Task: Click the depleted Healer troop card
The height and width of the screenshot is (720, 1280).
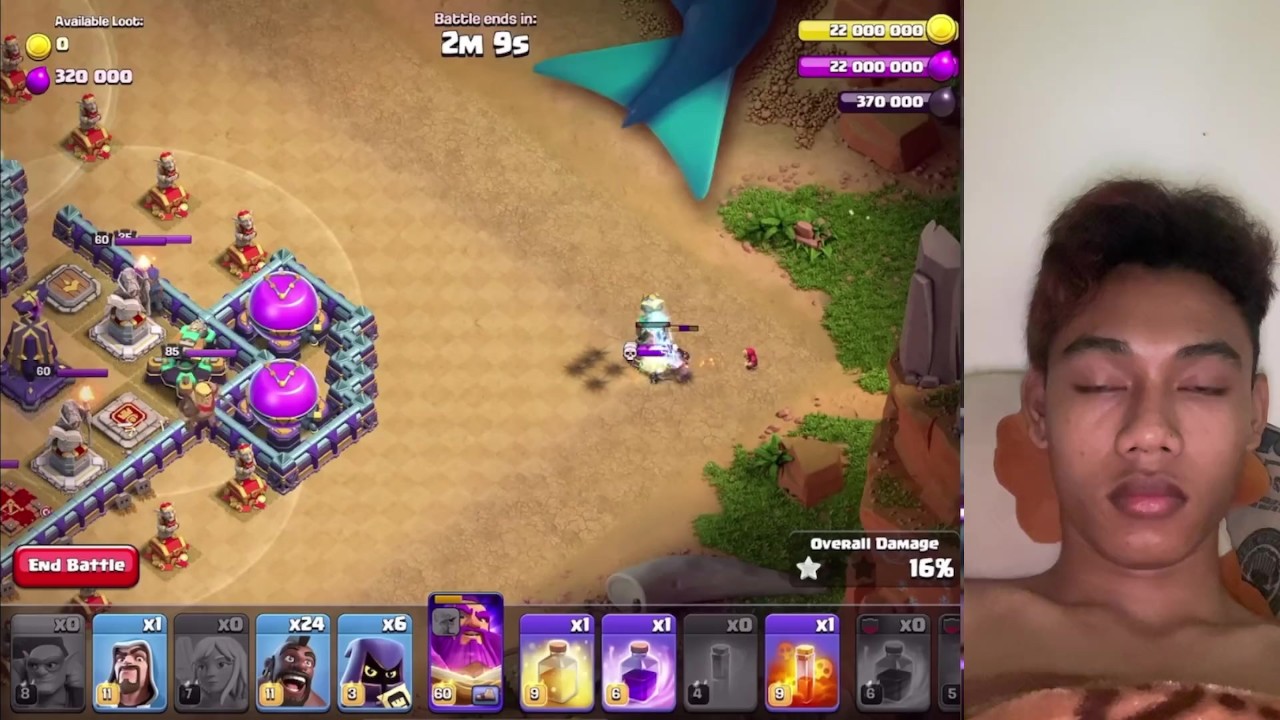Action: (x=211, y=661)
